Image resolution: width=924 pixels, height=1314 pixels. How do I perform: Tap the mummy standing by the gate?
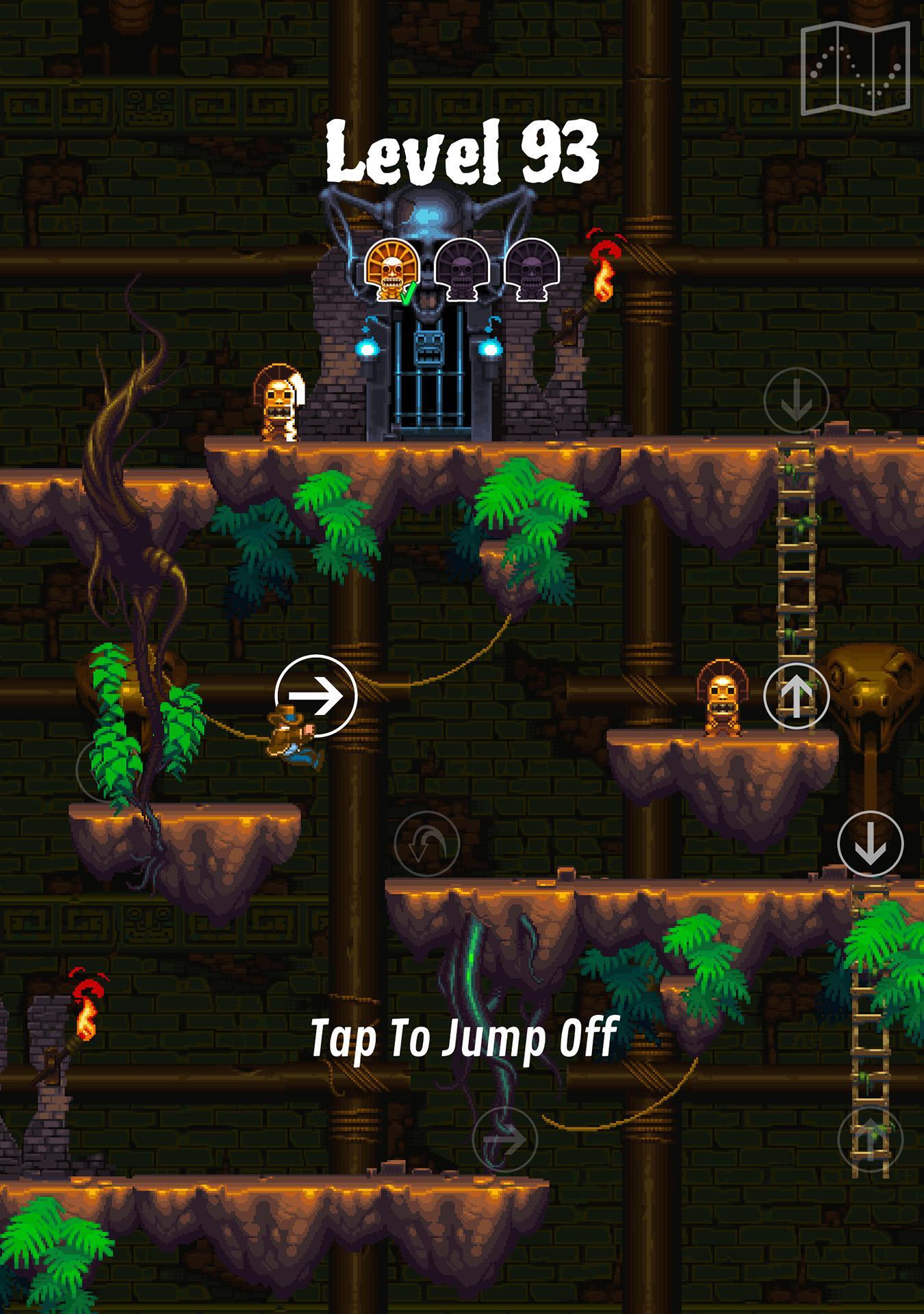(279, 402)
